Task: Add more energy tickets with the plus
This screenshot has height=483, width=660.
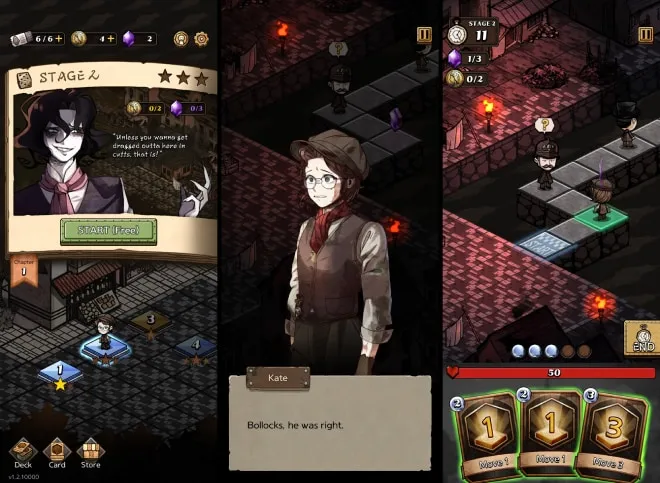Action: 59,39
